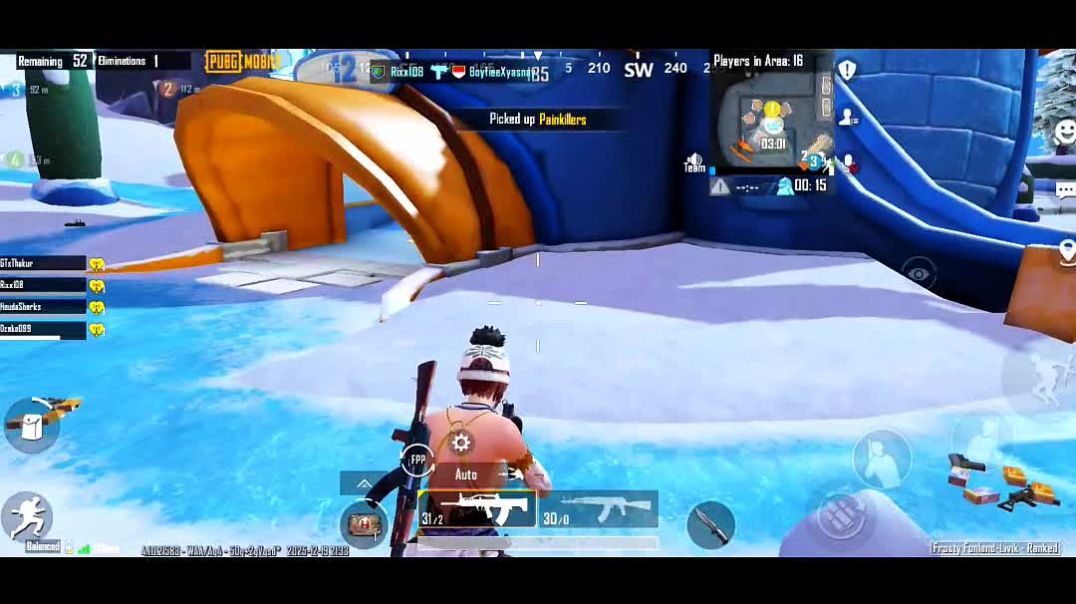Equip the melee knife
1076x604 pixels.
[x=710, y=524]
